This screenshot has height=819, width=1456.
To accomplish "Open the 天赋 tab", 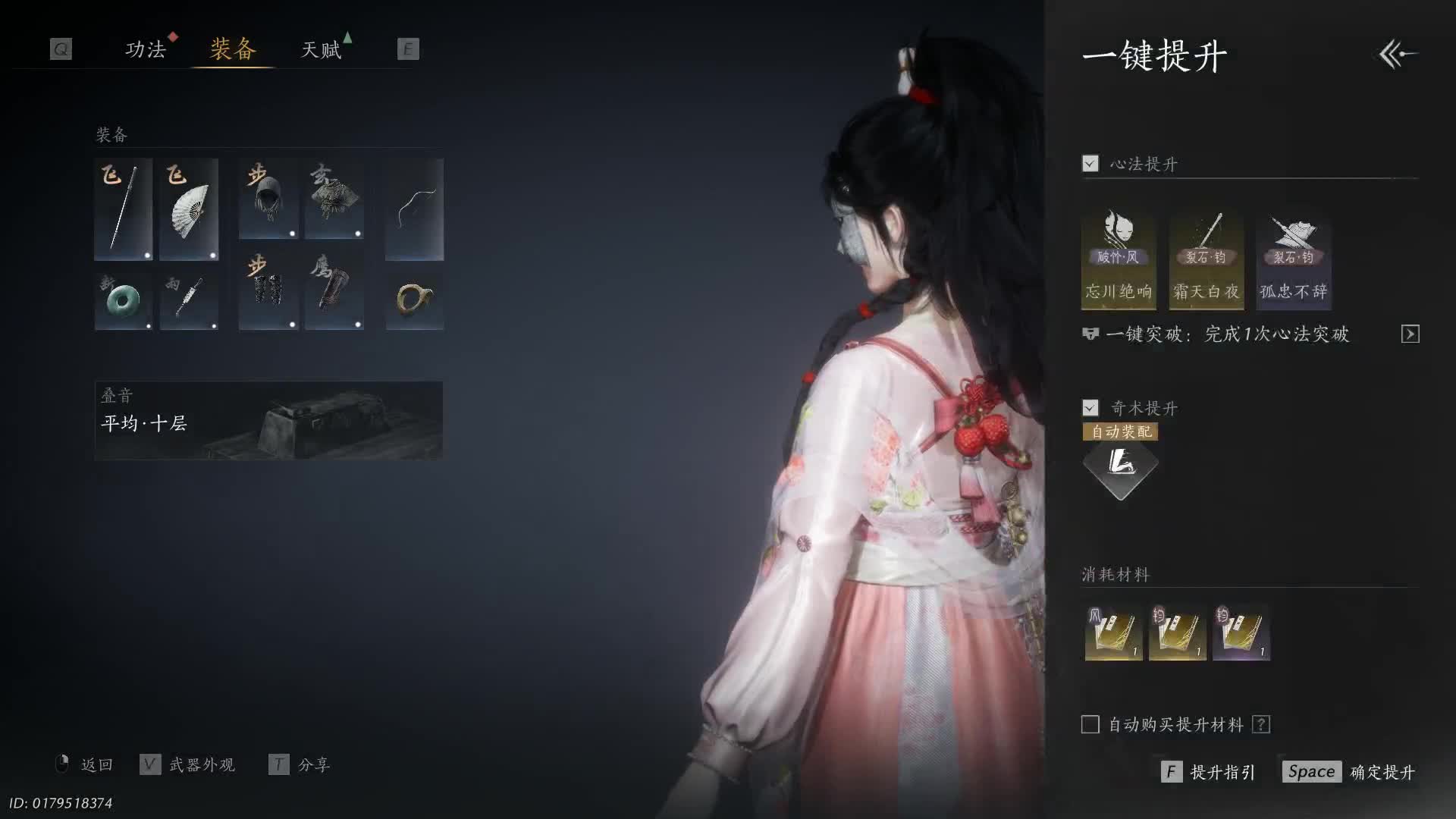I will coord(322,50).
